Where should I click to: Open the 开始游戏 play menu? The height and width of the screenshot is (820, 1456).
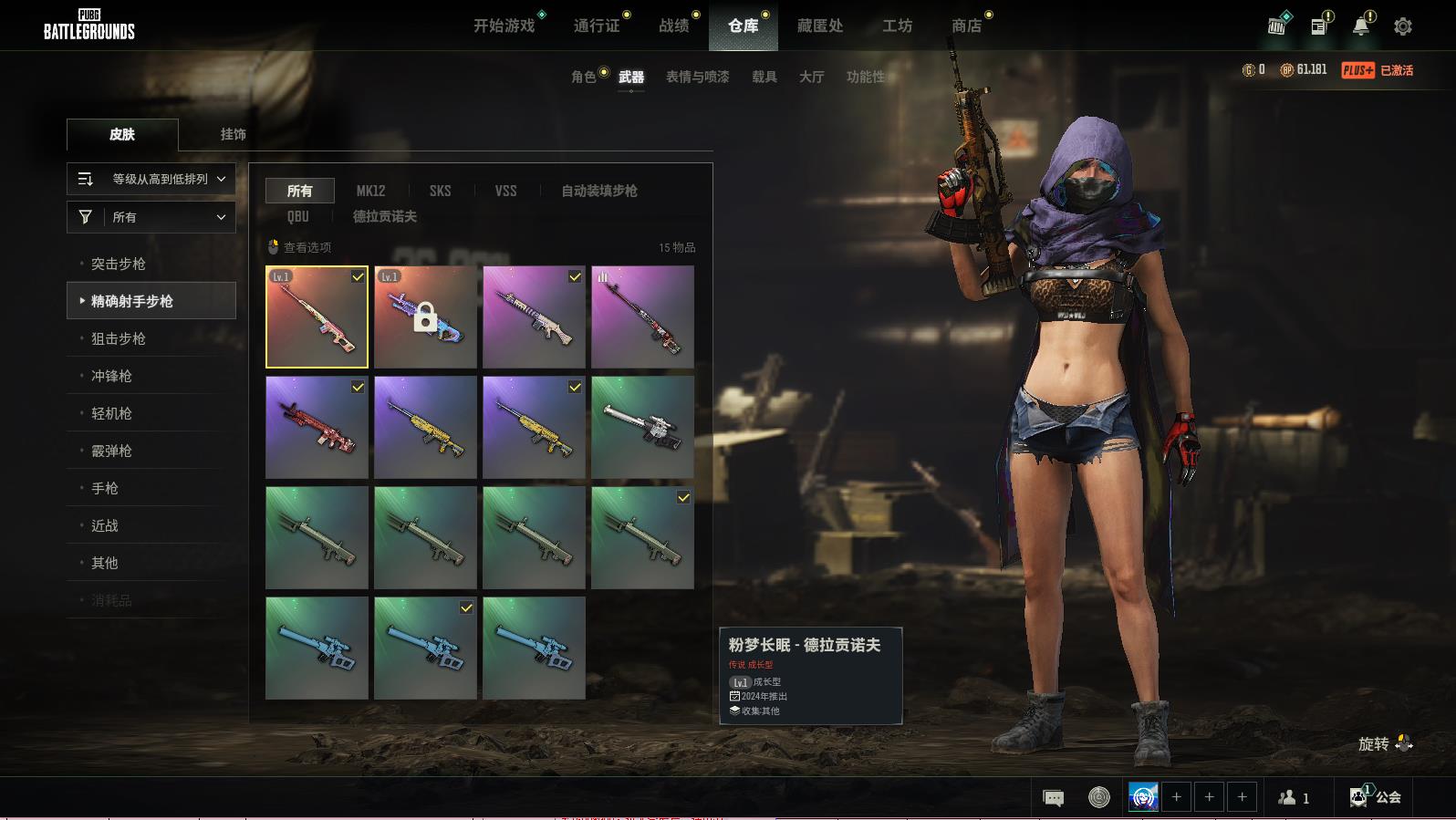pos(504,26)
